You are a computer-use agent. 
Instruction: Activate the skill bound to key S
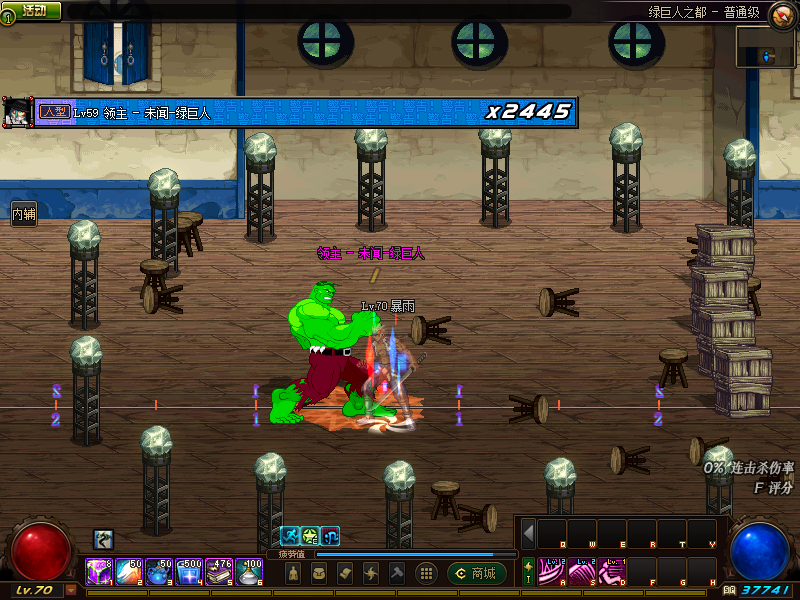582,571
